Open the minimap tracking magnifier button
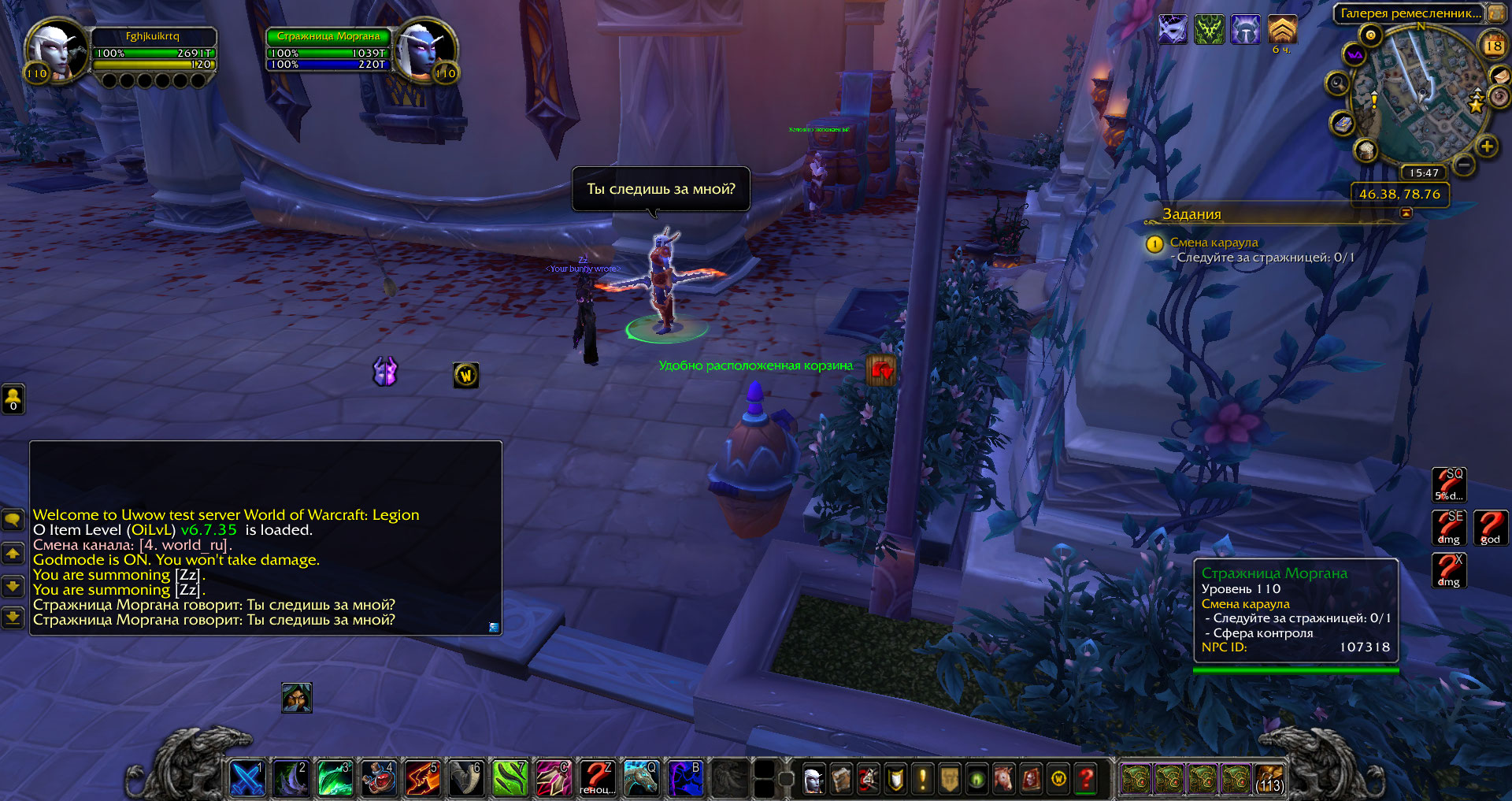1512x801 pixels. (x=1337, y=83)
